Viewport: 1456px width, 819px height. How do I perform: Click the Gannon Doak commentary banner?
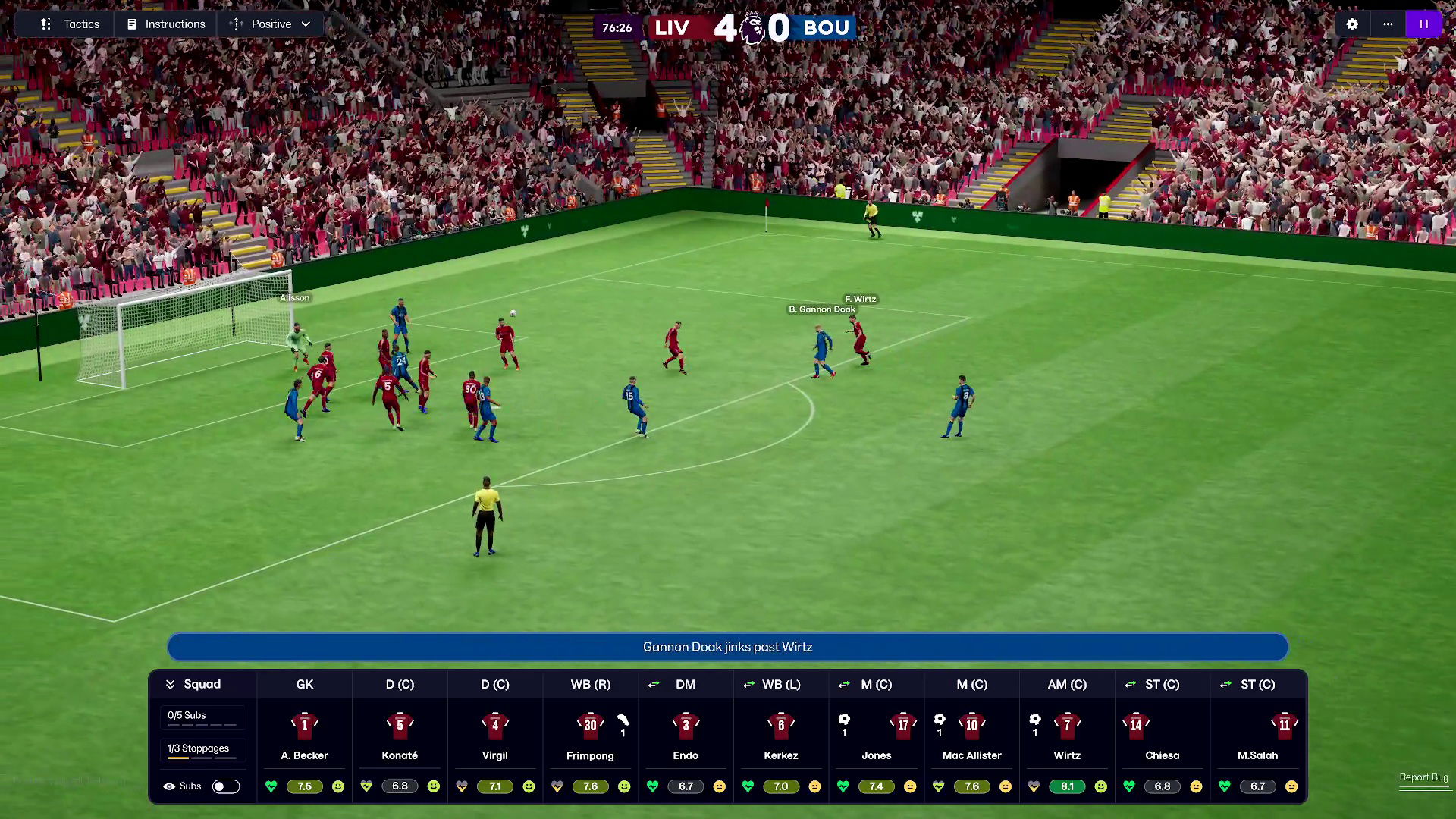click(x=727, y=647)
